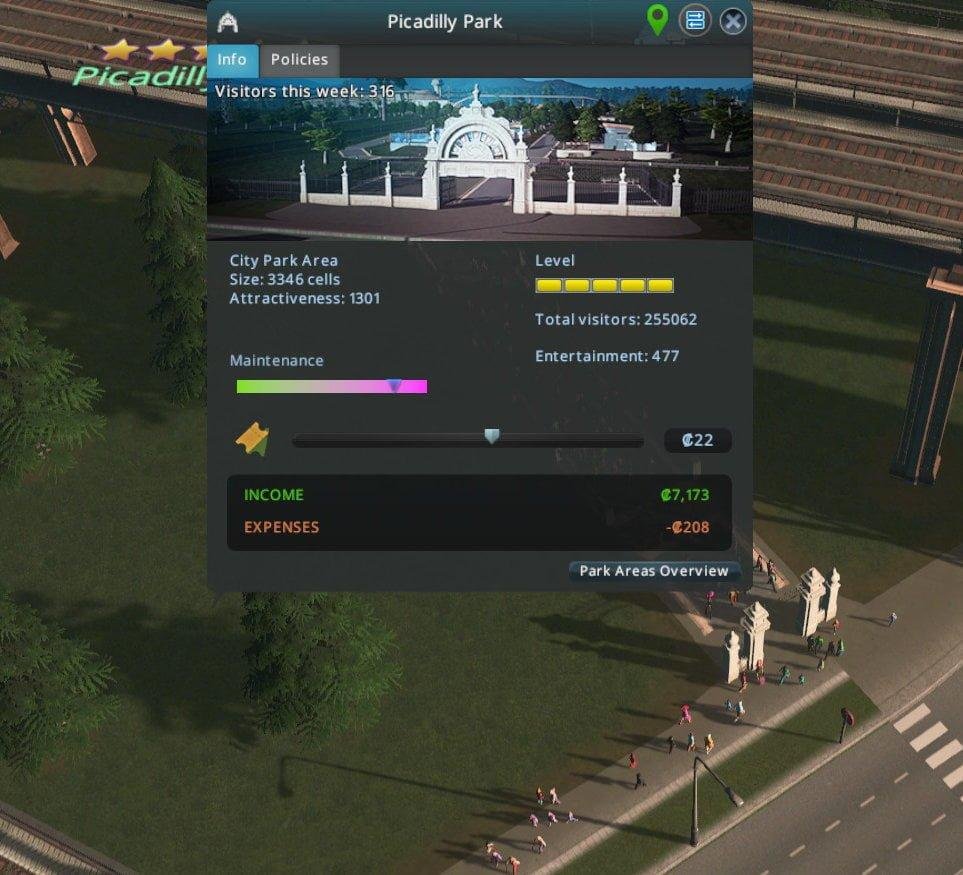963x875 pixels.
Task: Click the park gate icon in the header
Action: pyautogui.click(x=228, y=22)
